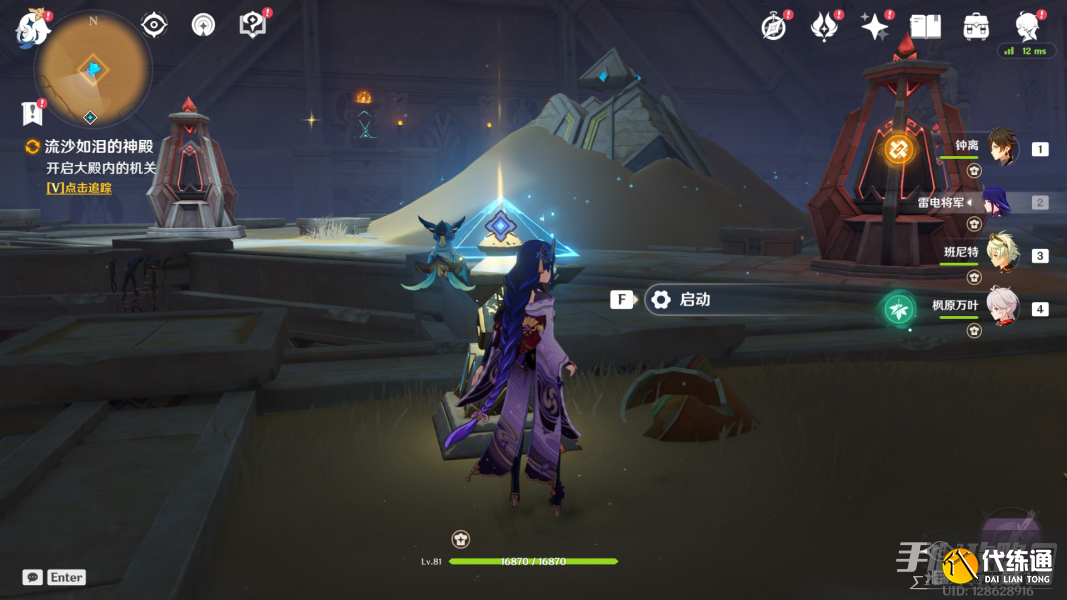Viewport: 1067px width, 600px height.
Task: Open the chat speech bubble icon
Action: coord(33,577)
